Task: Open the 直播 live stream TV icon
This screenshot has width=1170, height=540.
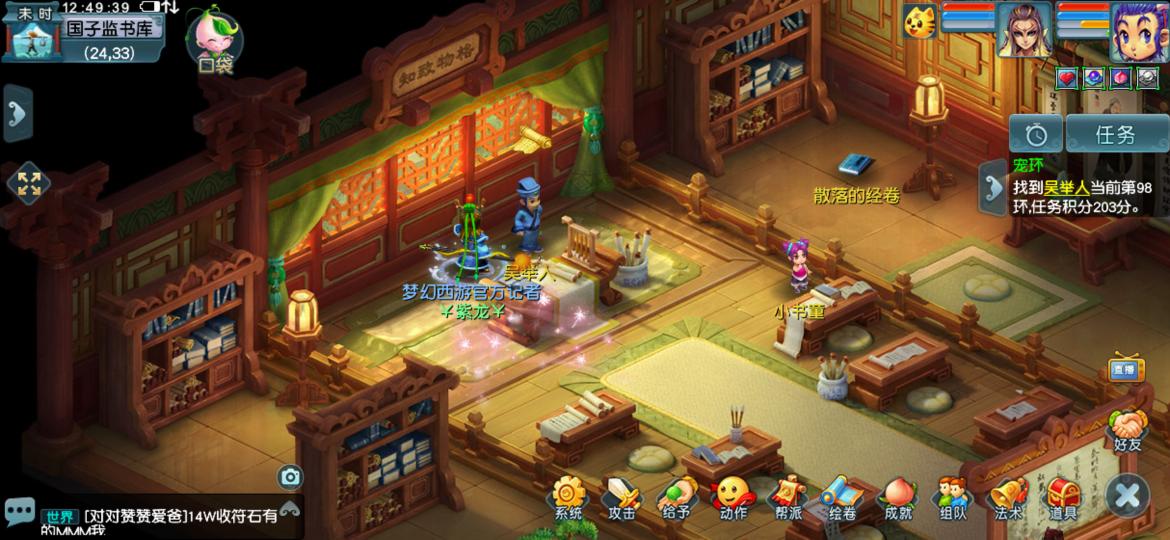Action: pyautogui.click(x=1126, y=369)
